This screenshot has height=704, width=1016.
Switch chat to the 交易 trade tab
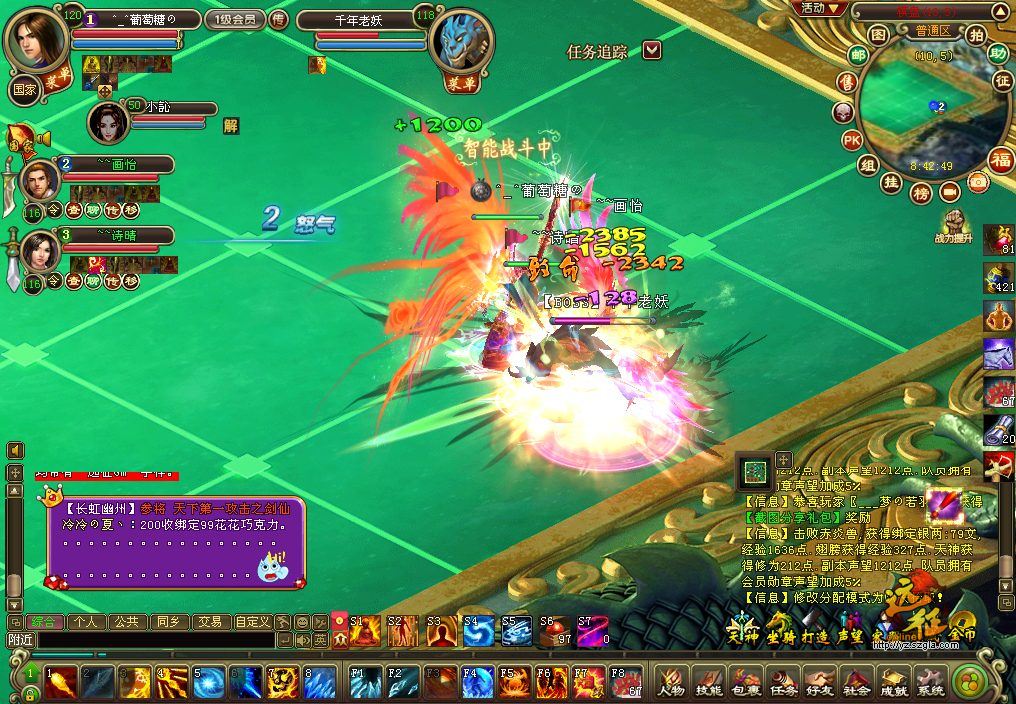[209, 621]
